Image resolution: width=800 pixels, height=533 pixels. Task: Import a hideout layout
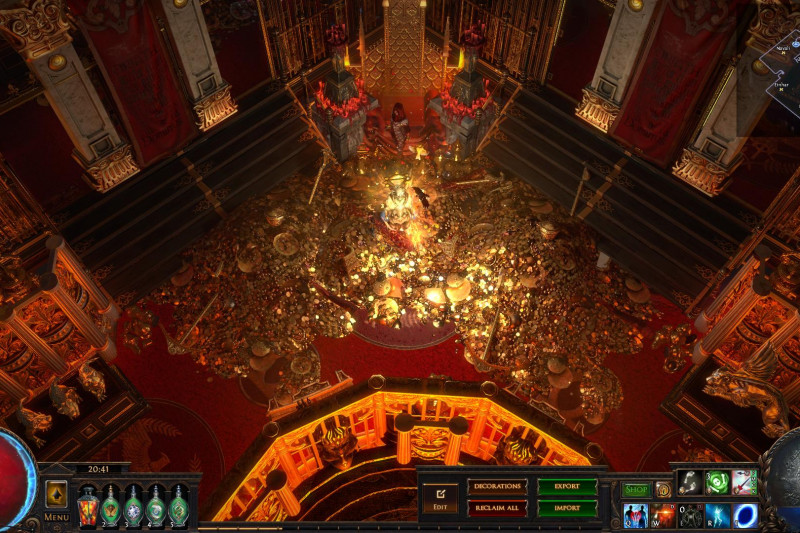coord(567,508)
